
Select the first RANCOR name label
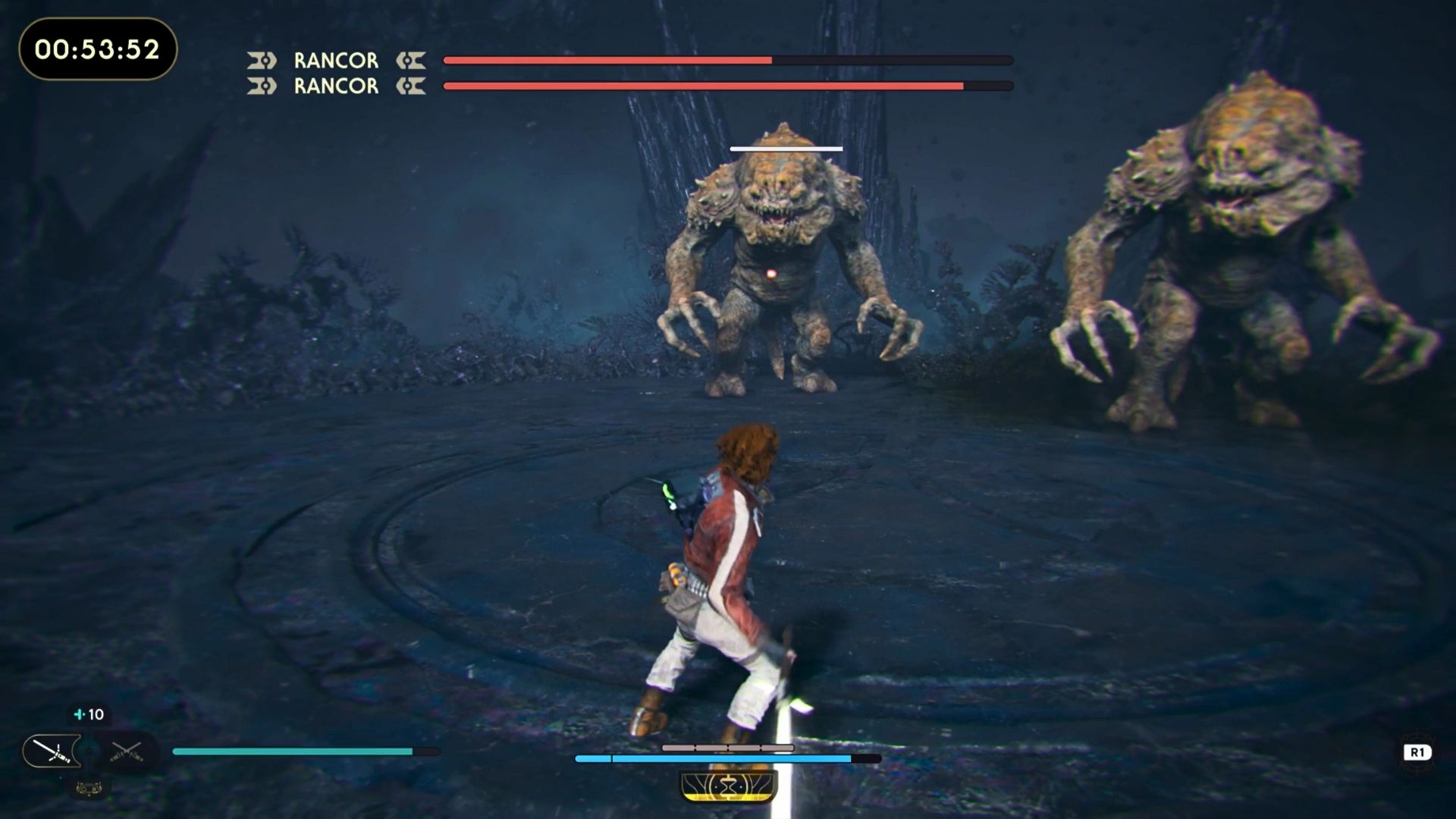[335, 60]
